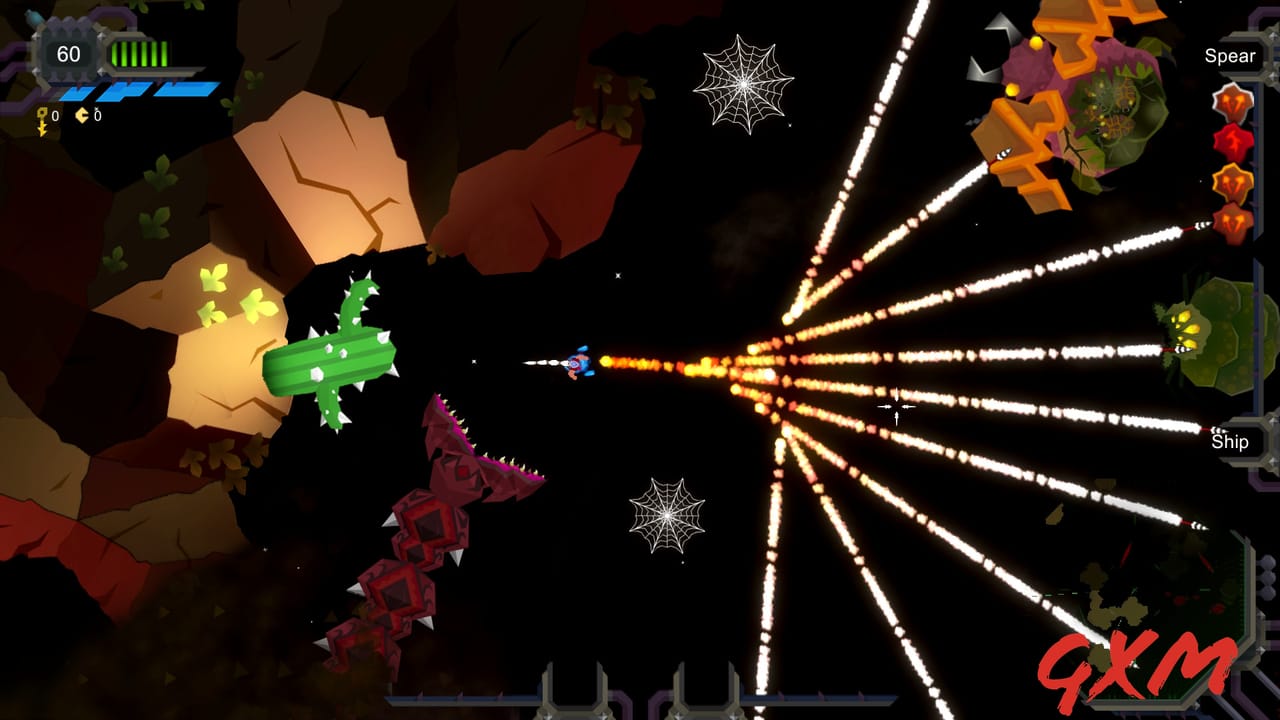Open the Spear loadout label

point(1231,56)
